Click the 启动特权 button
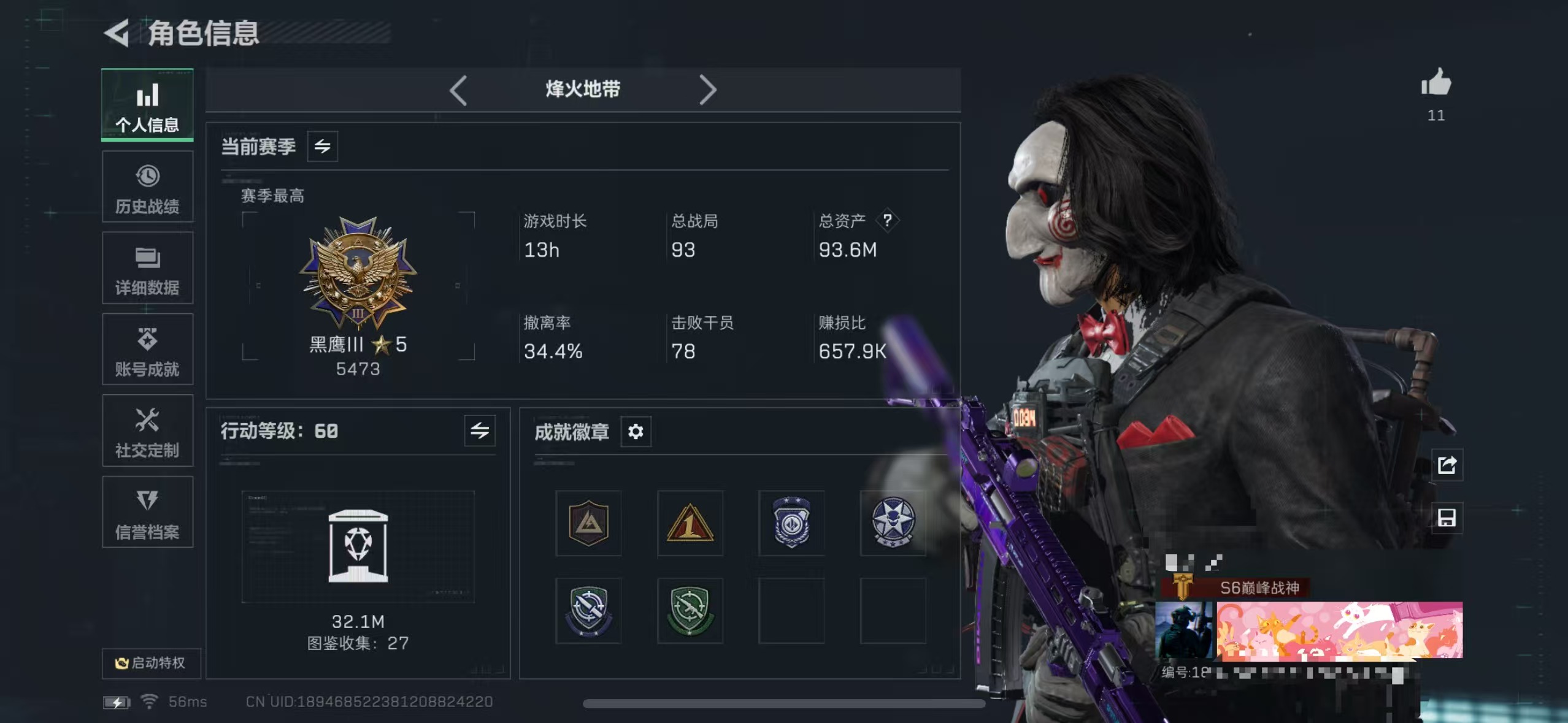1568x723 pixels. point(151,663)
